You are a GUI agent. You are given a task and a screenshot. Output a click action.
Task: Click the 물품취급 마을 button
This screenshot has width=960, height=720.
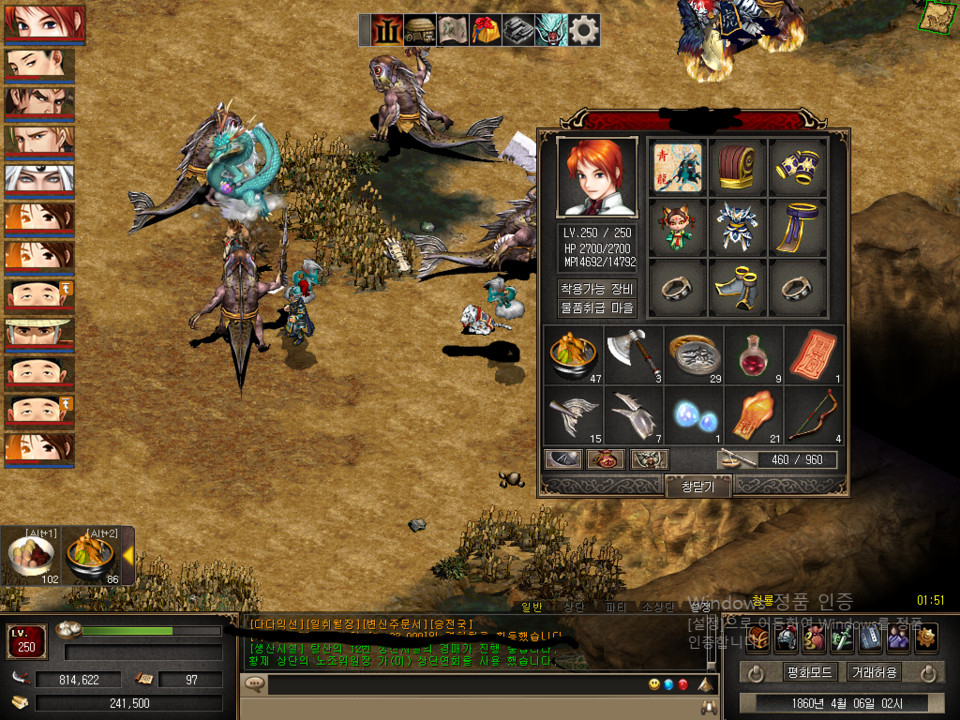(596, 308)
